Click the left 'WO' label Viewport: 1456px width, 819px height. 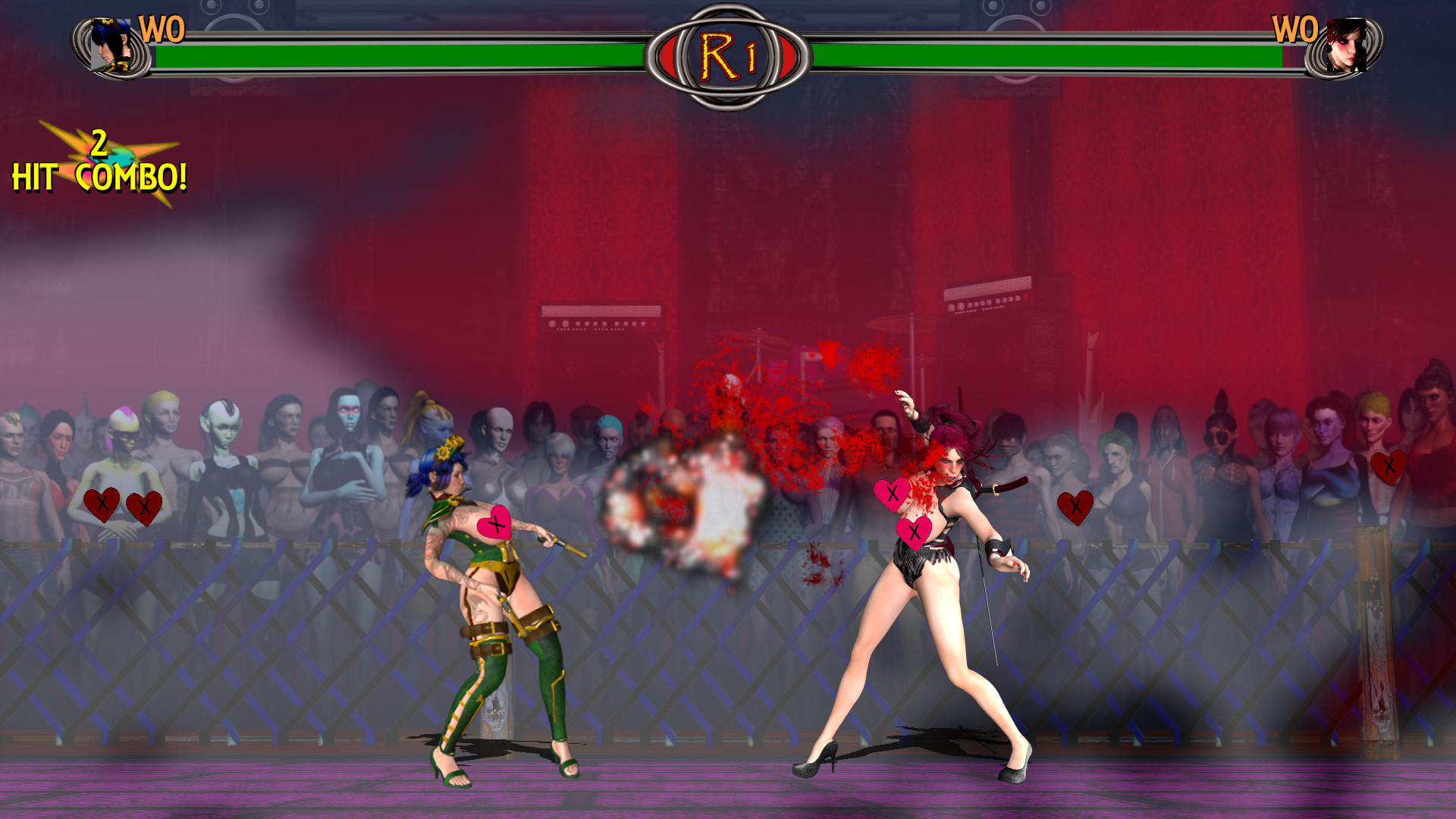pos(164,30)
